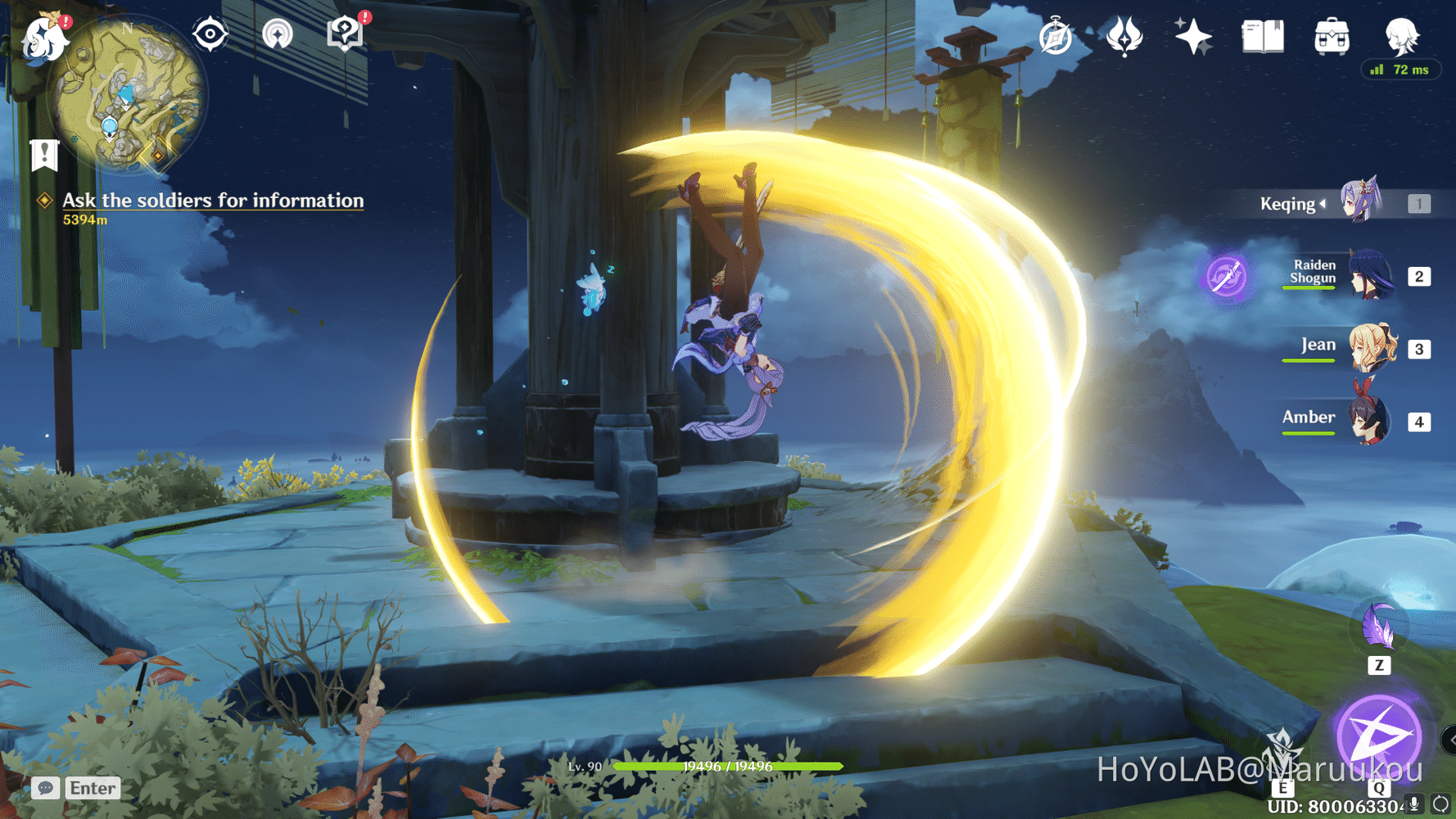The height and width of the screenshot is (819, 1456).
Task: Toggle the rotation sync control beside the microphone
Action: pyautogui.click(x=1440, y=803)
